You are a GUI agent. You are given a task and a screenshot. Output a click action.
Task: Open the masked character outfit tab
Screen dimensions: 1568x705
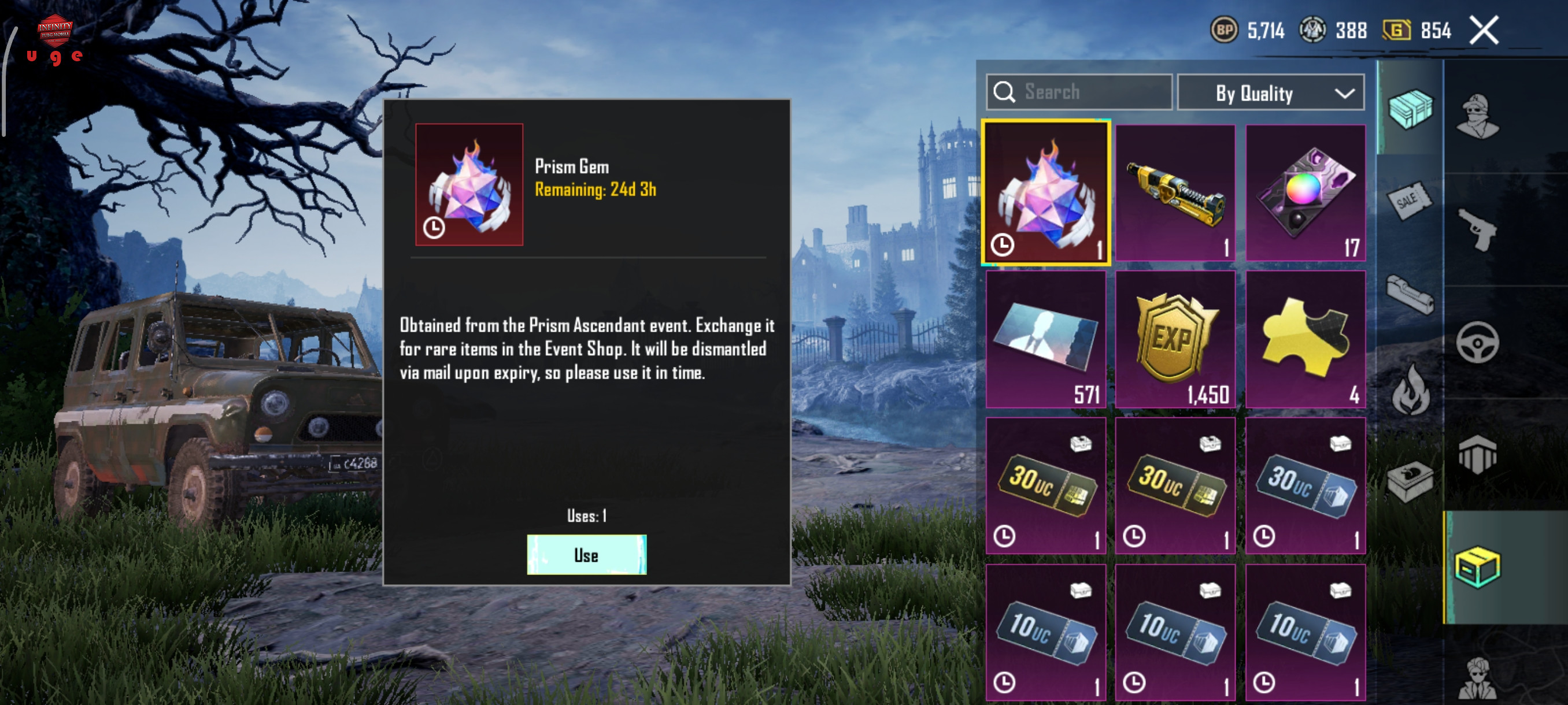click(x=1478, y=116)
